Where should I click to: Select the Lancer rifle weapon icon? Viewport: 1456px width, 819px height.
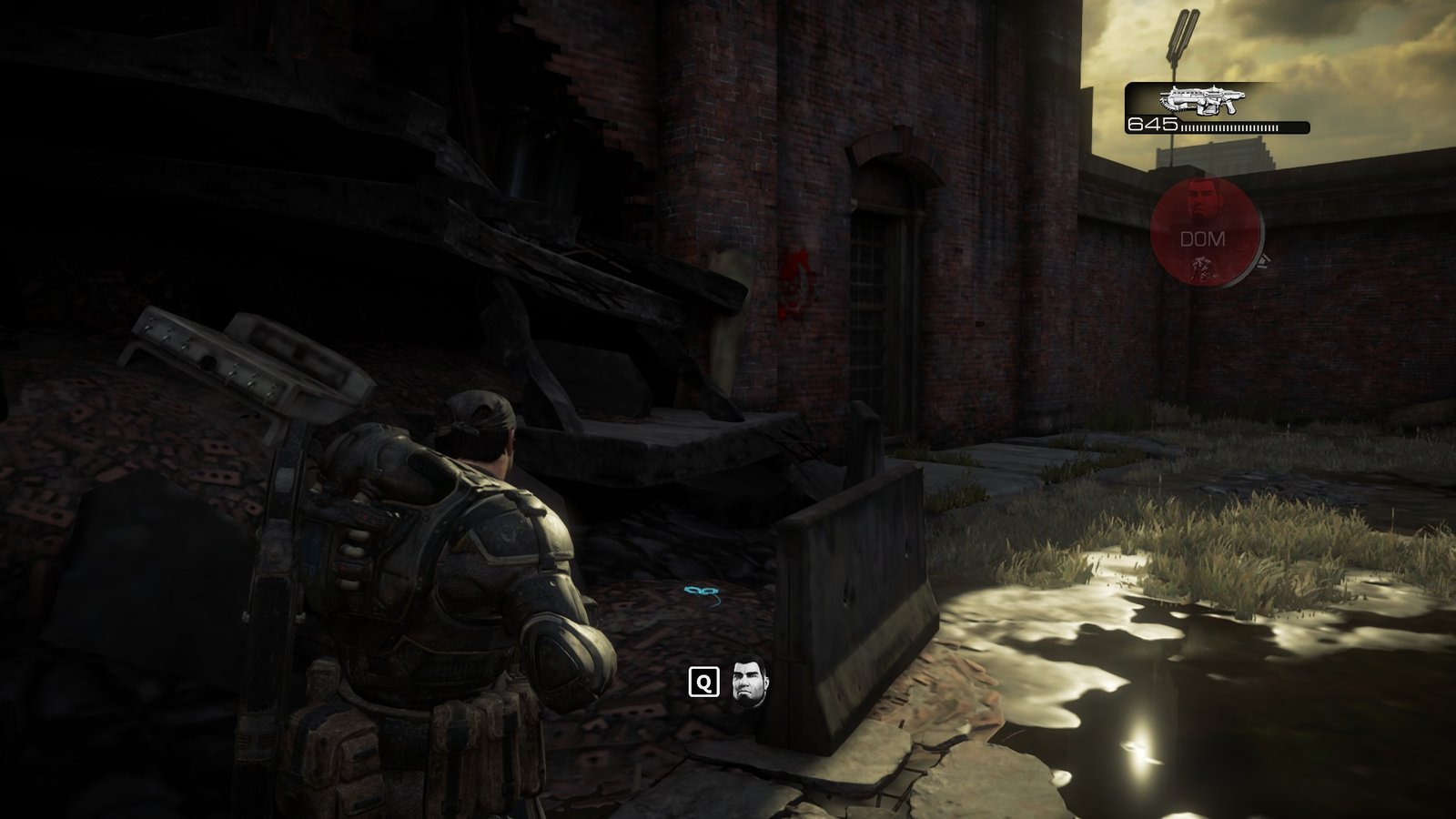coord(1201,99)
